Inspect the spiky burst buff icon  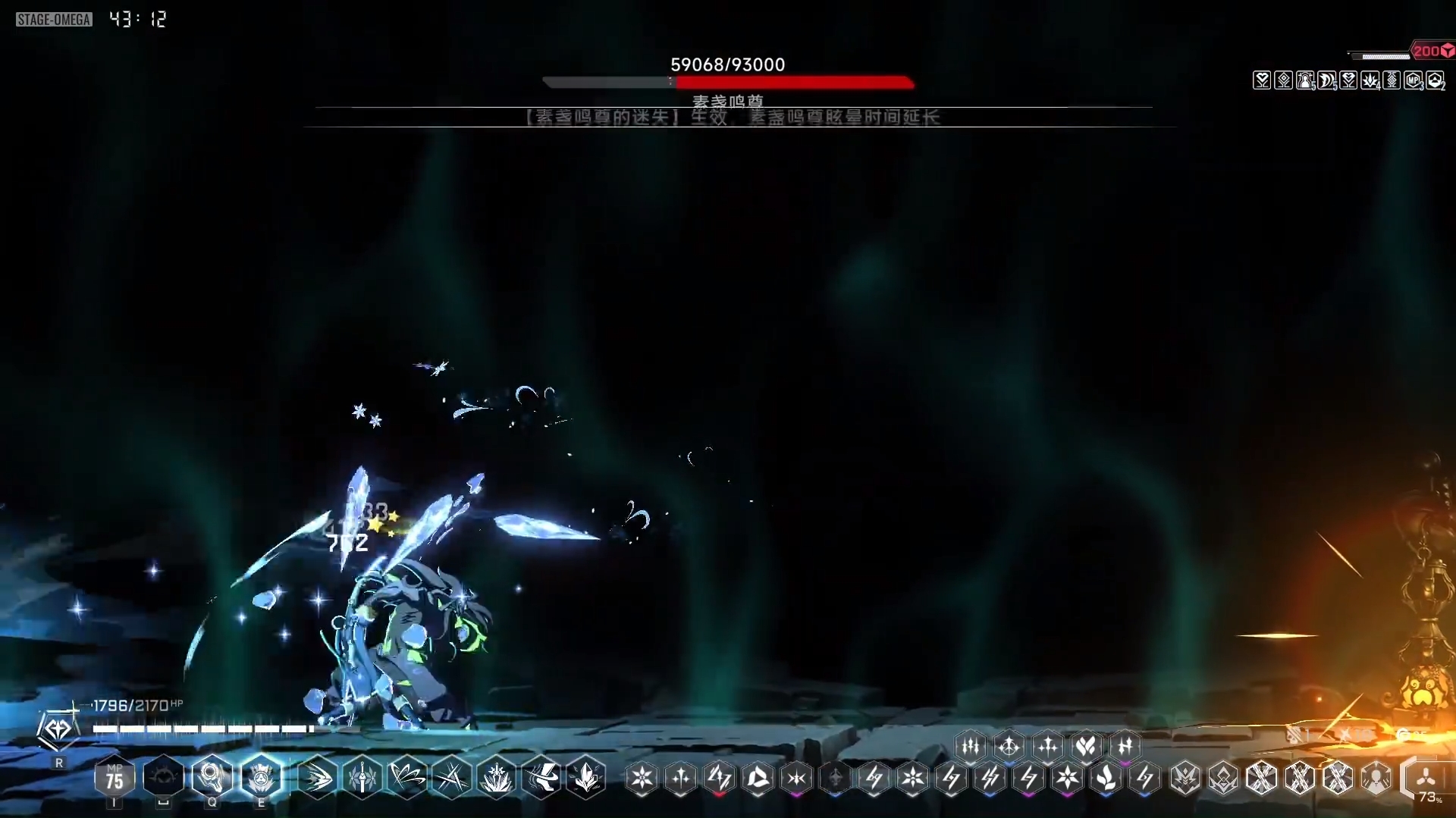pyautogui.click(x=1370, y=80)
